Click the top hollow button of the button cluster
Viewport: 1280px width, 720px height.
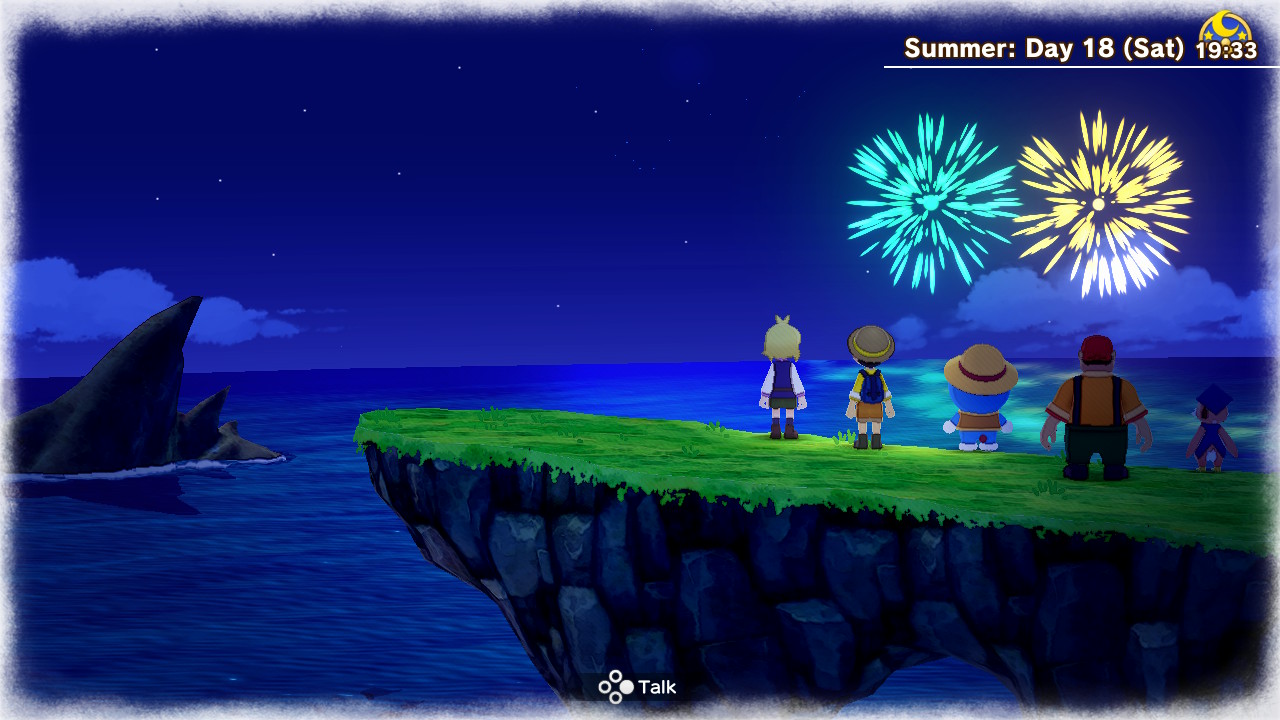[615, 675]
